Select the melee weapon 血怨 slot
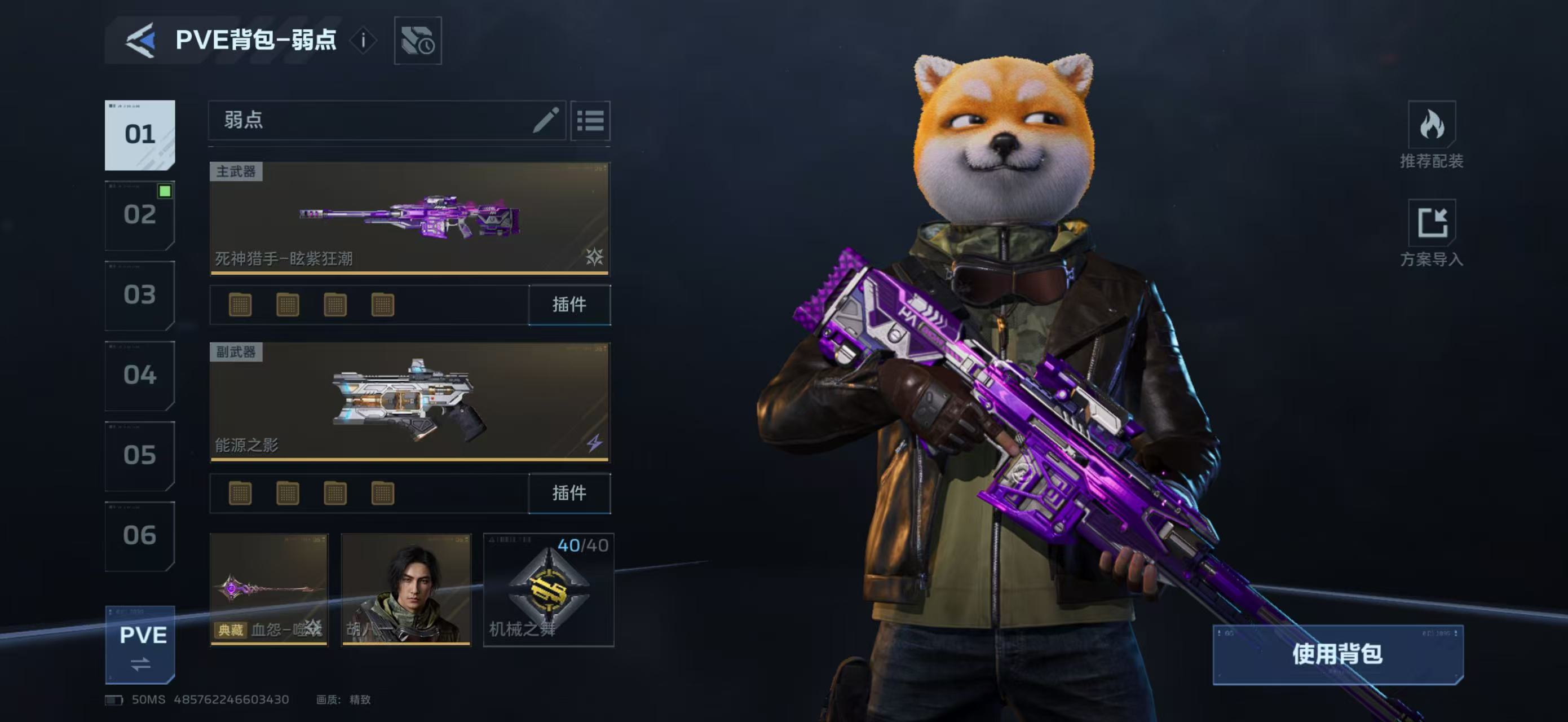The height and width of the screenshot is (722, 1568). click(268, 589)
